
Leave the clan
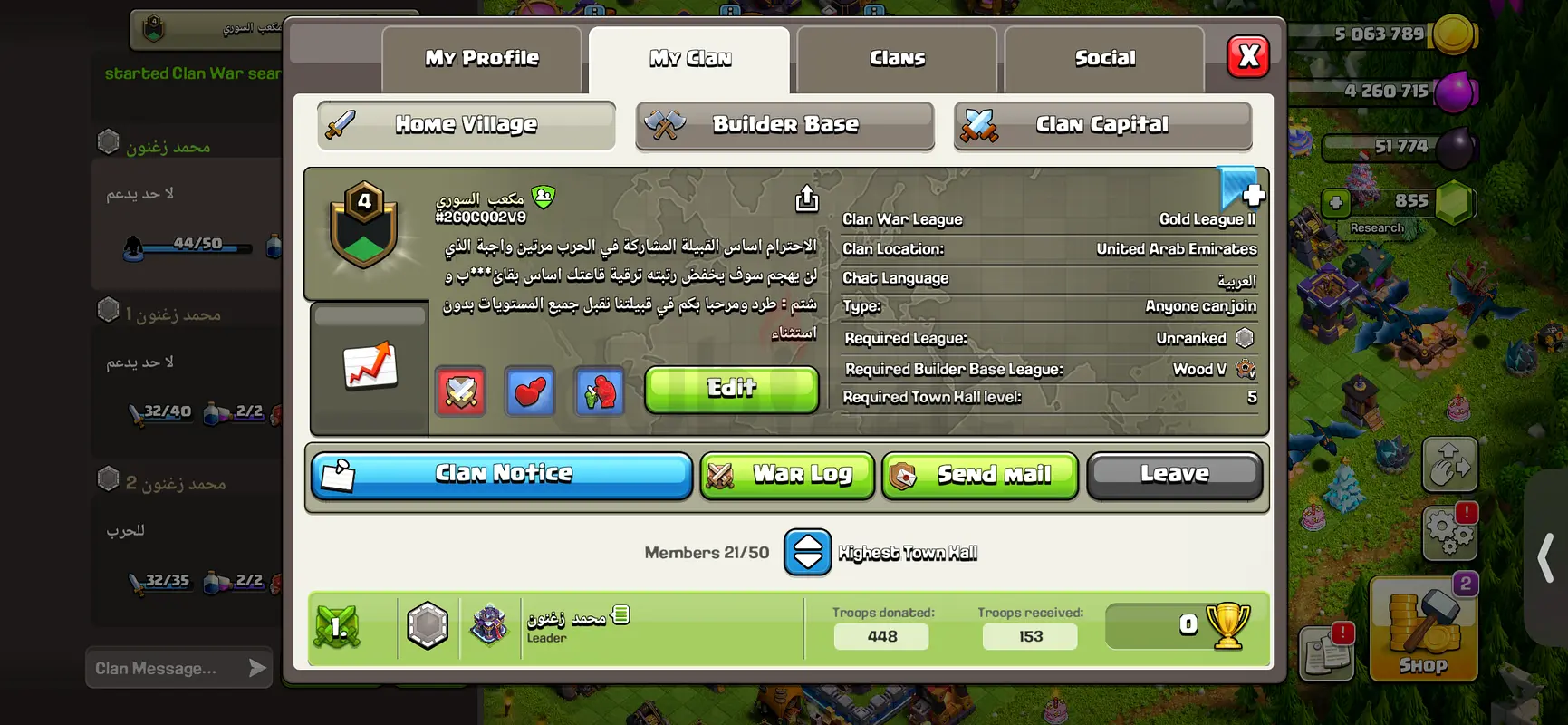pos(1174,475)
